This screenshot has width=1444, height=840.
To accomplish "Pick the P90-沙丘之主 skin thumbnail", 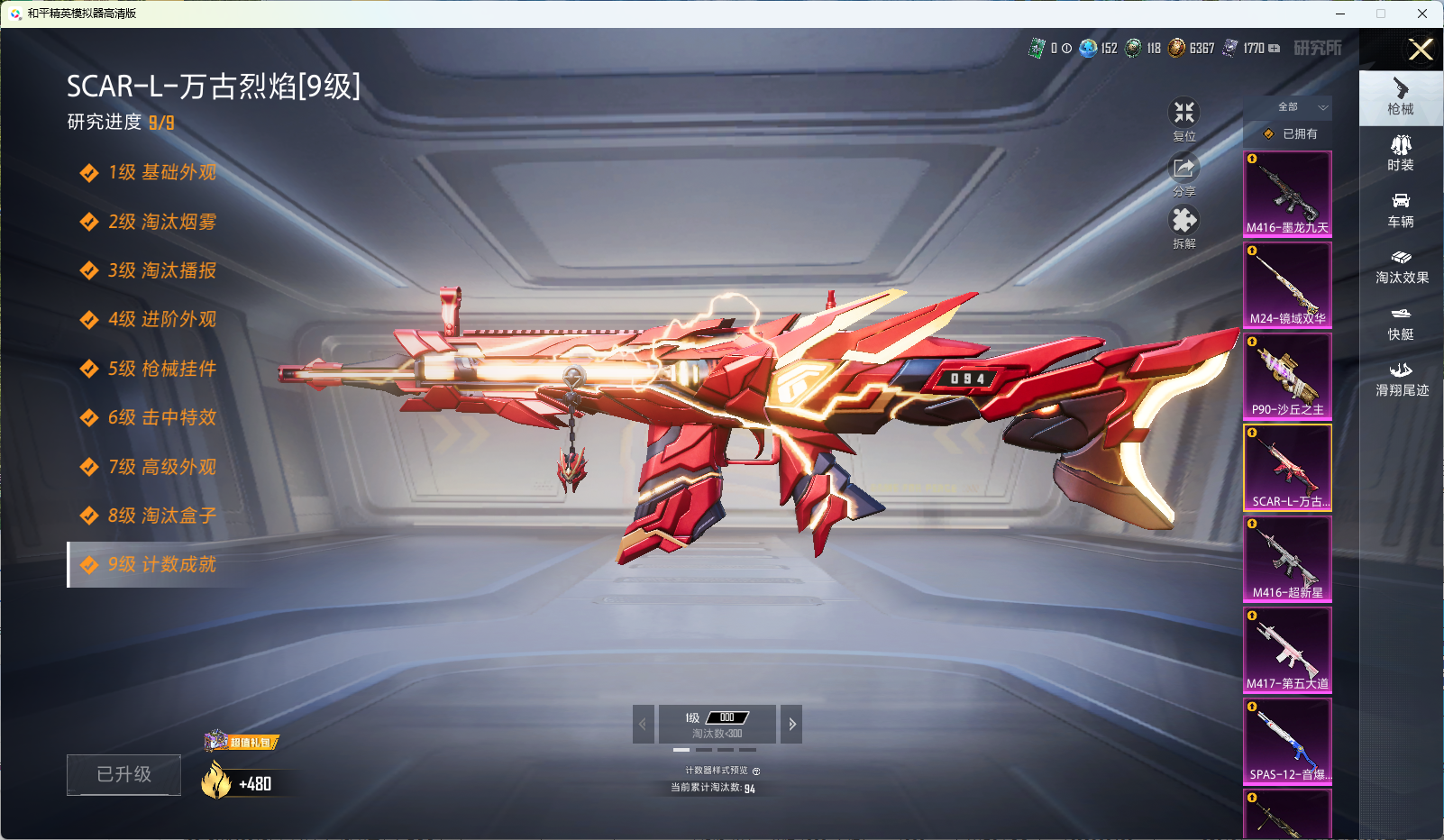I will pos(1287,376).
